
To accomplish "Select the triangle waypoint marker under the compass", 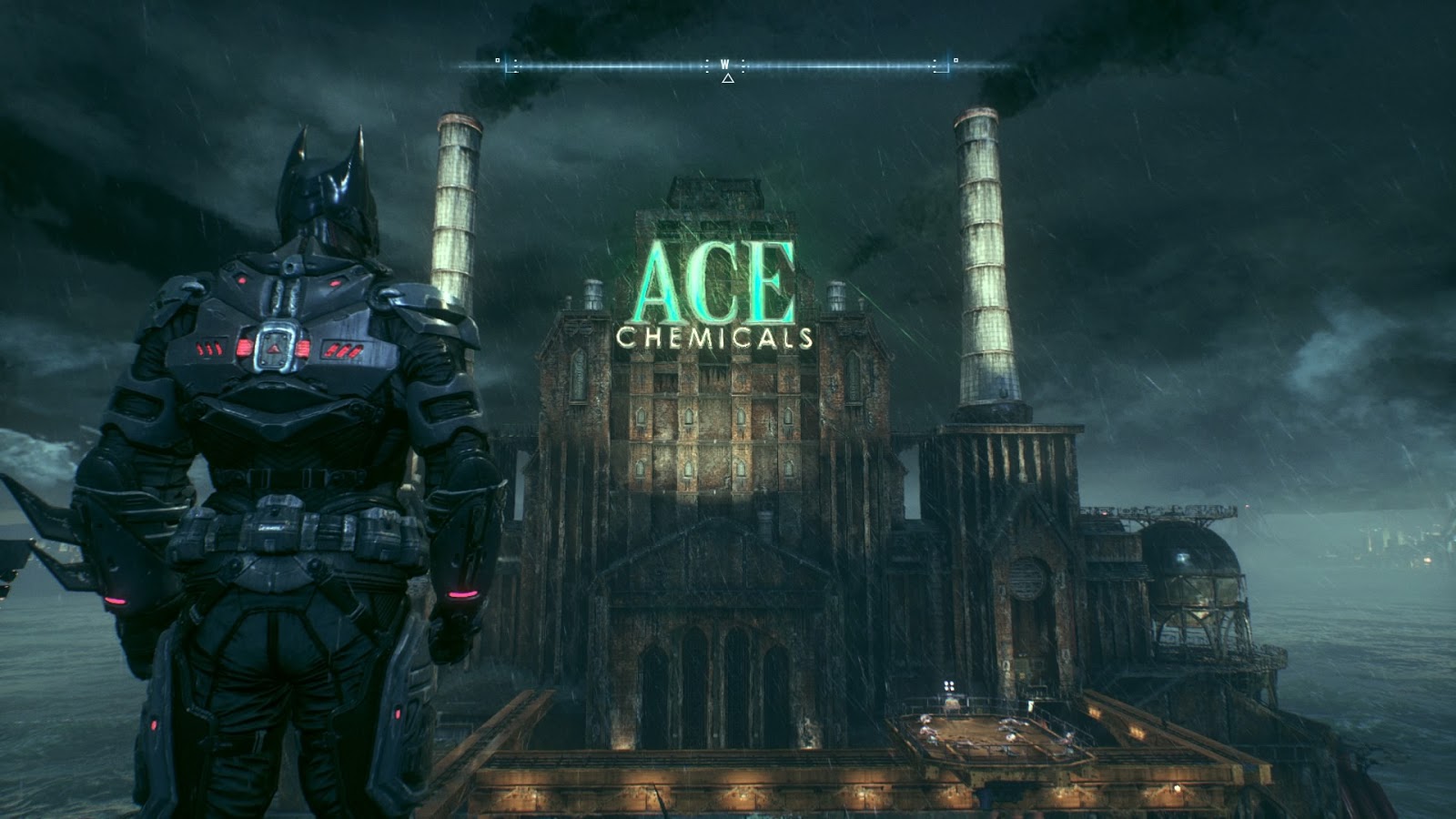I will coord(727,78).
